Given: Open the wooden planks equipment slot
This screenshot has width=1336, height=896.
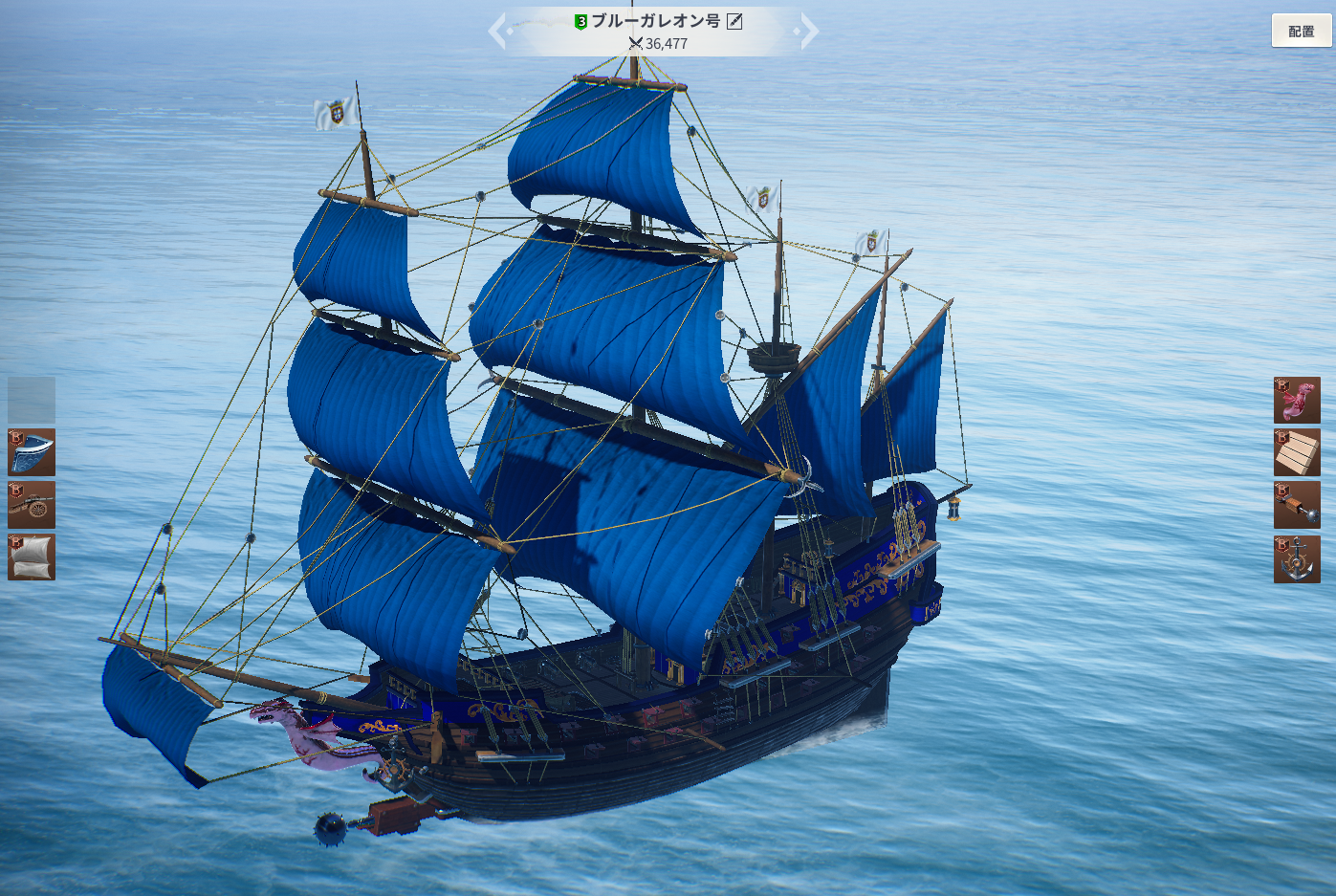Looking at the screenshot, I should [1297, 452].
